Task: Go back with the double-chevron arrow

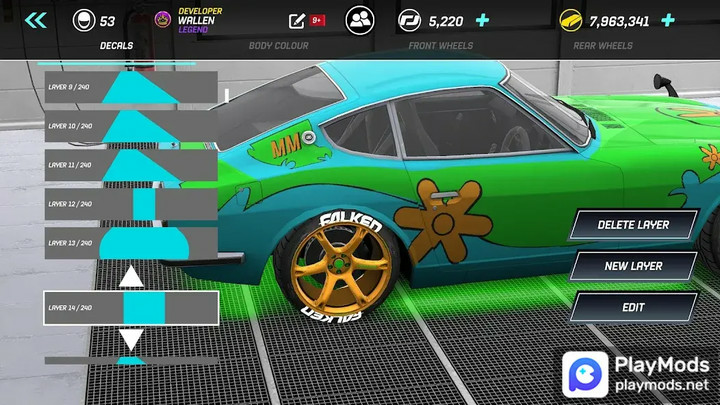Action: (x=36, y=20)
